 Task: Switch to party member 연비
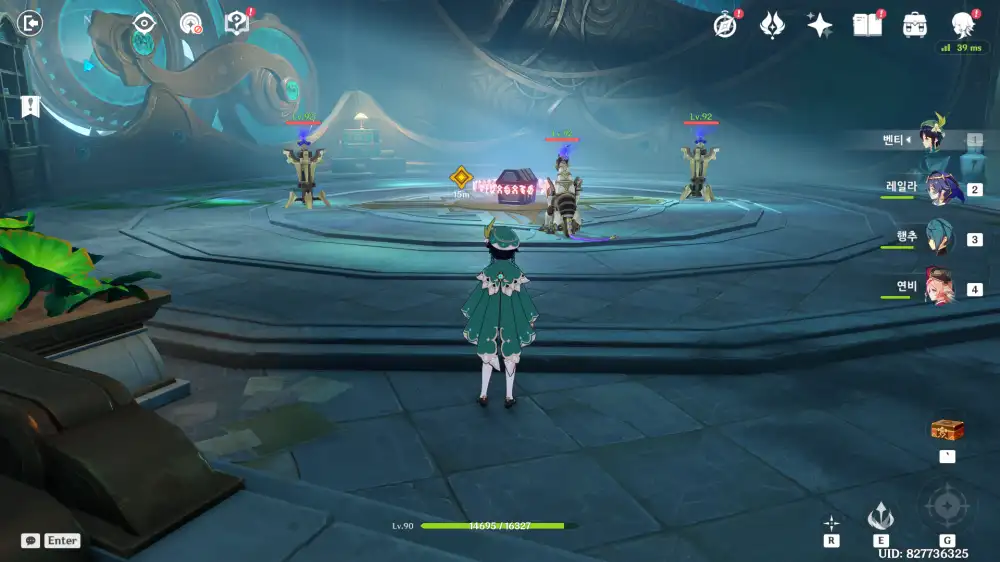pos(938,289)
